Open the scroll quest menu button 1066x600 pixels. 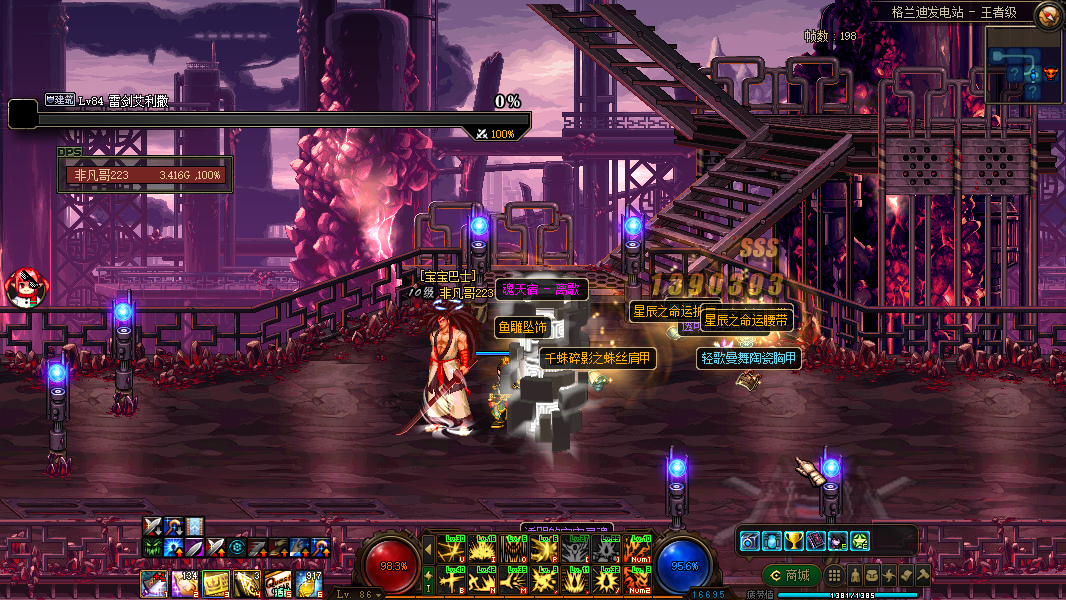(x=905, y=575)
